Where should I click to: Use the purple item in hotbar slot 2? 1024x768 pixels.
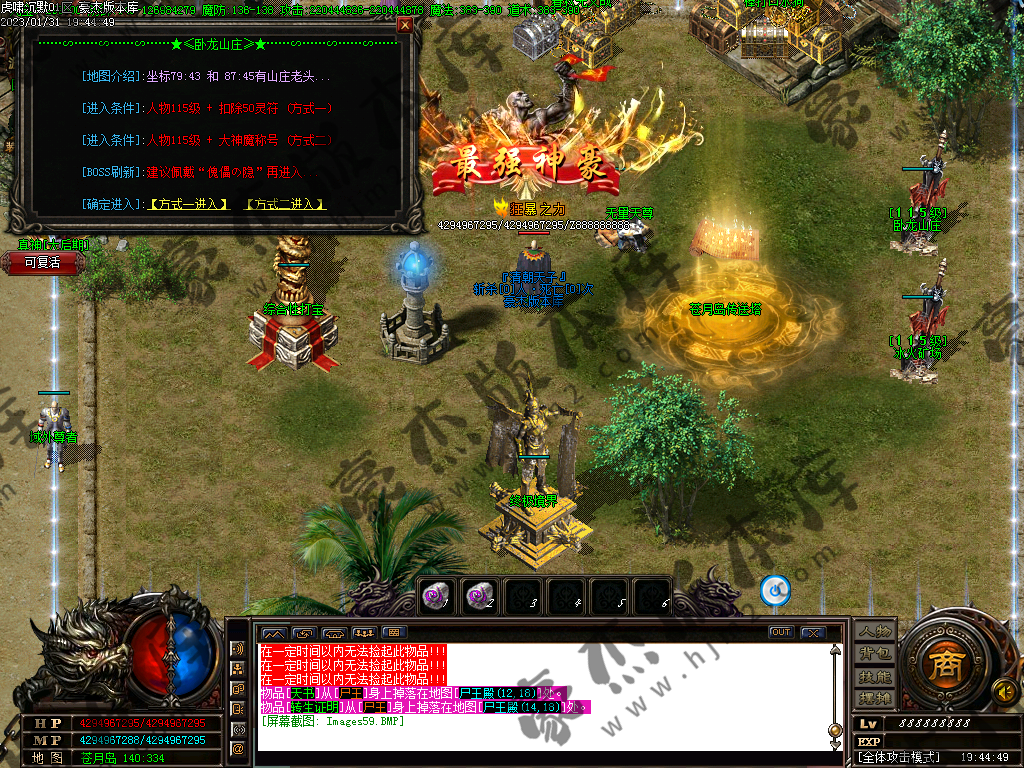[478, 595]
